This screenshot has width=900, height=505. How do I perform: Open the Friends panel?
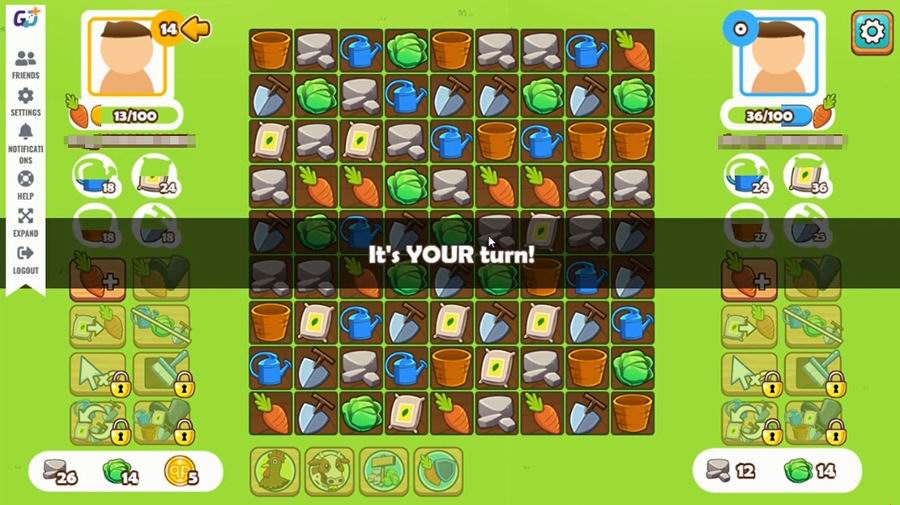click(x=25, y=64)
